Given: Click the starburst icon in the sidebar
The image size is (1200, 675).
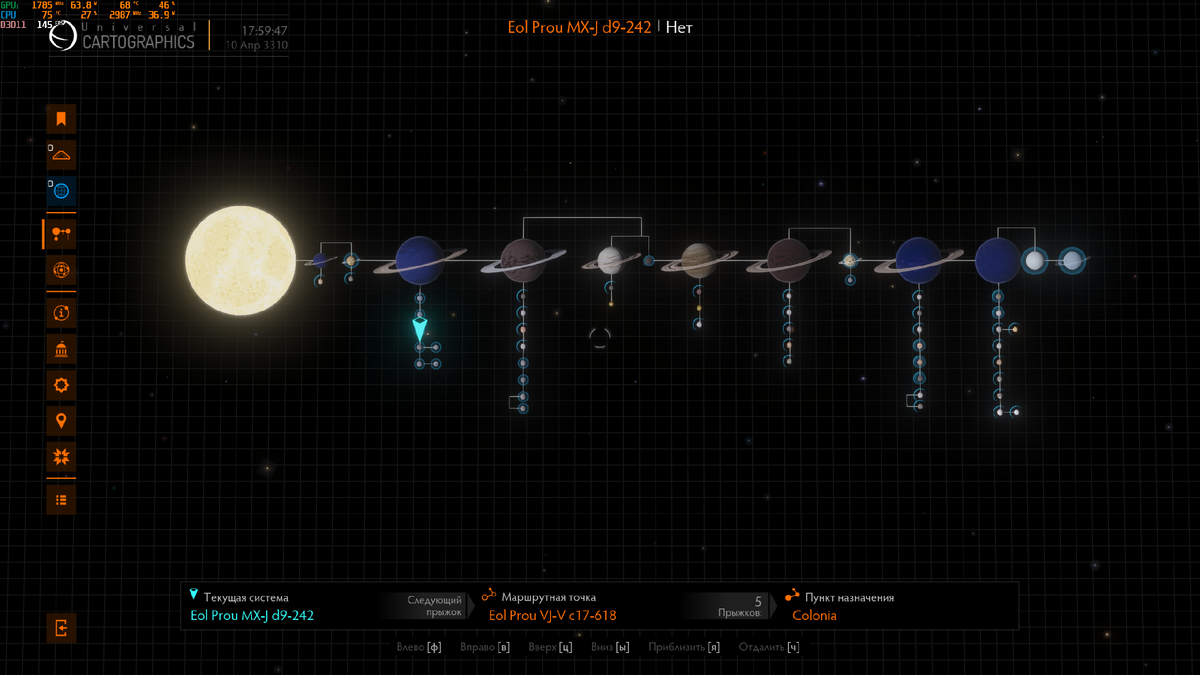Looking at the screenshot, I should (61, 457).
